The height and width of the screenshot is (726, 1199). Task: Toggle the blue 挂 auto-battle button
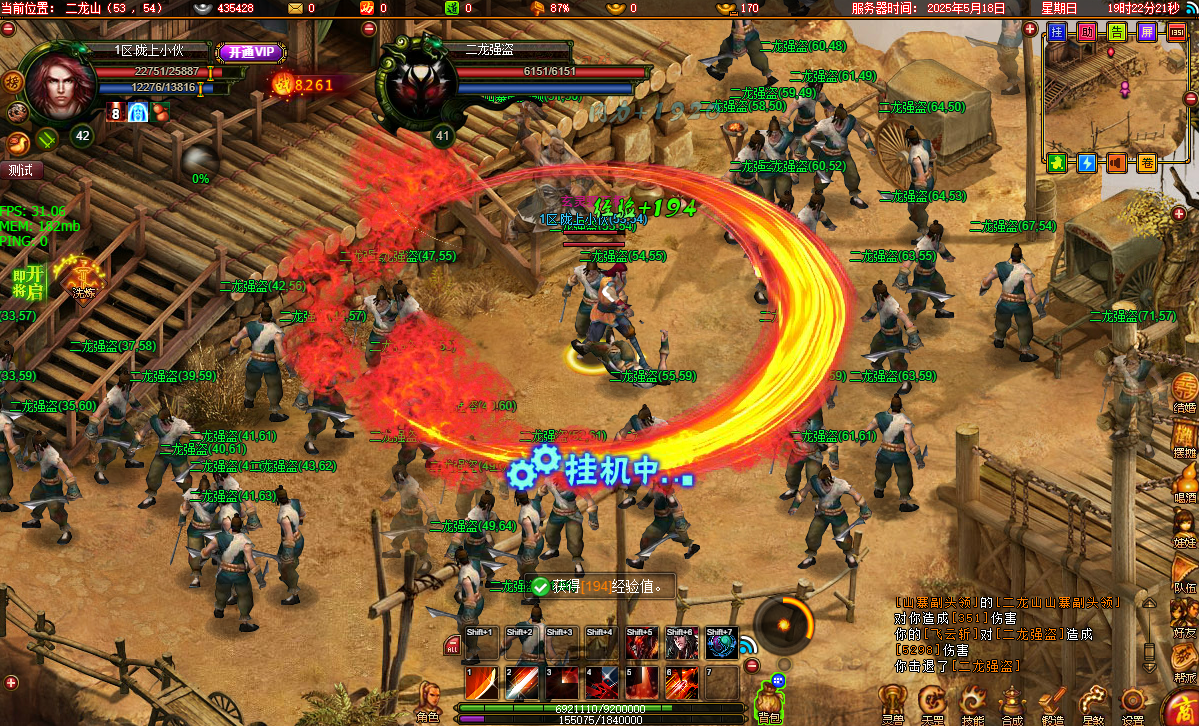click(x=1057, y=32)
